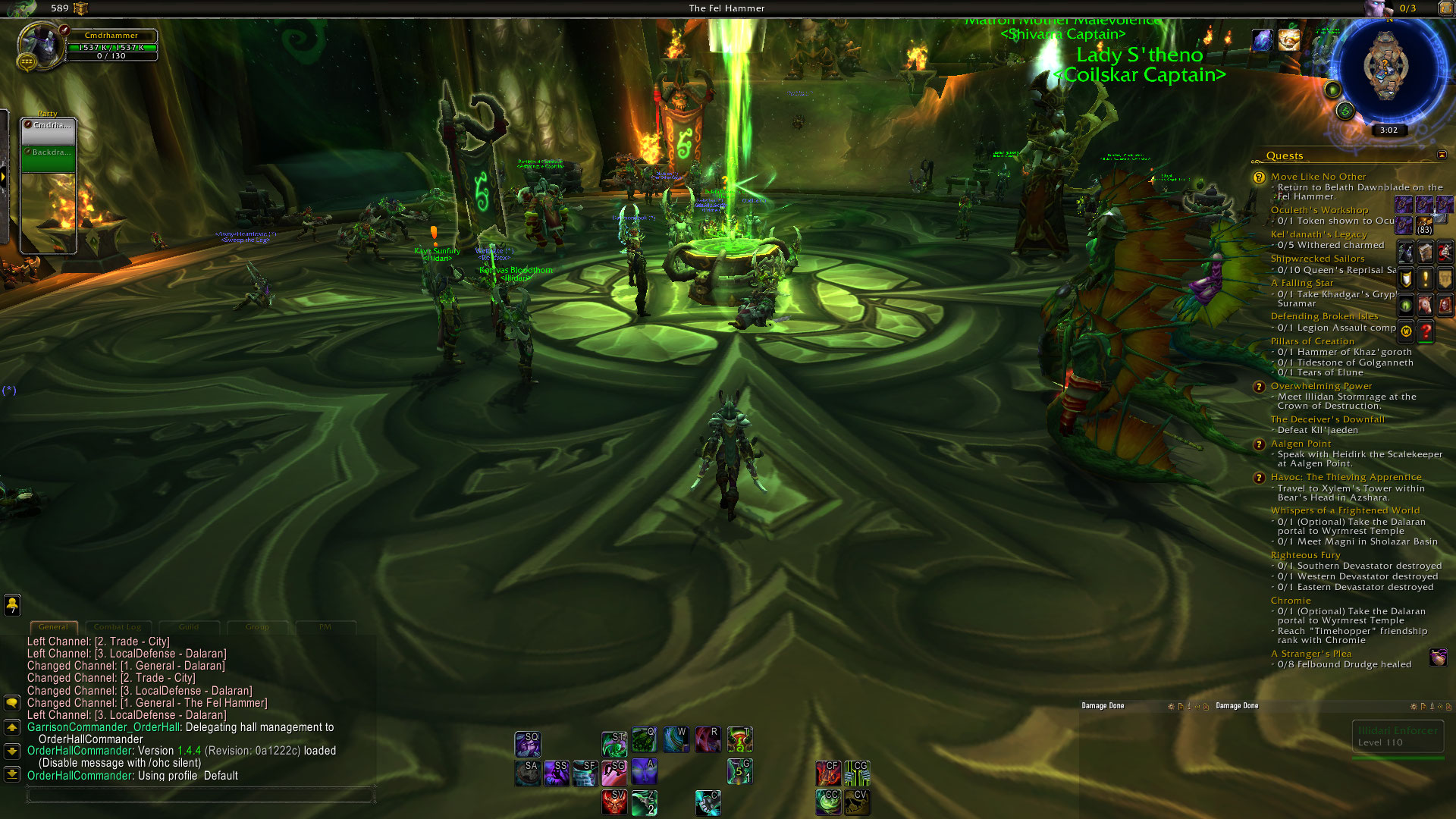Use the ability keybound to R
The width and height of the screenshot is (1456, 819).
[708, 739]
